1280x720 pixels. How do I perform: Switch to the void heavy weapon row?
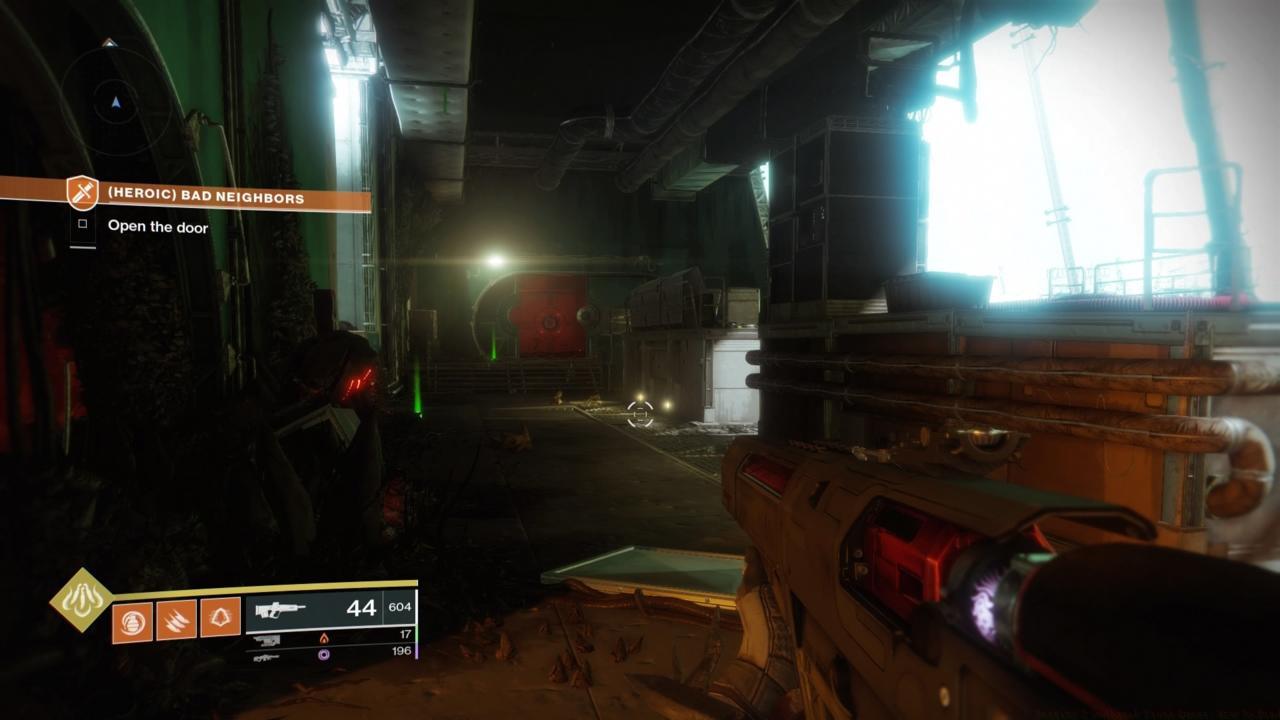tap(330, 653)
